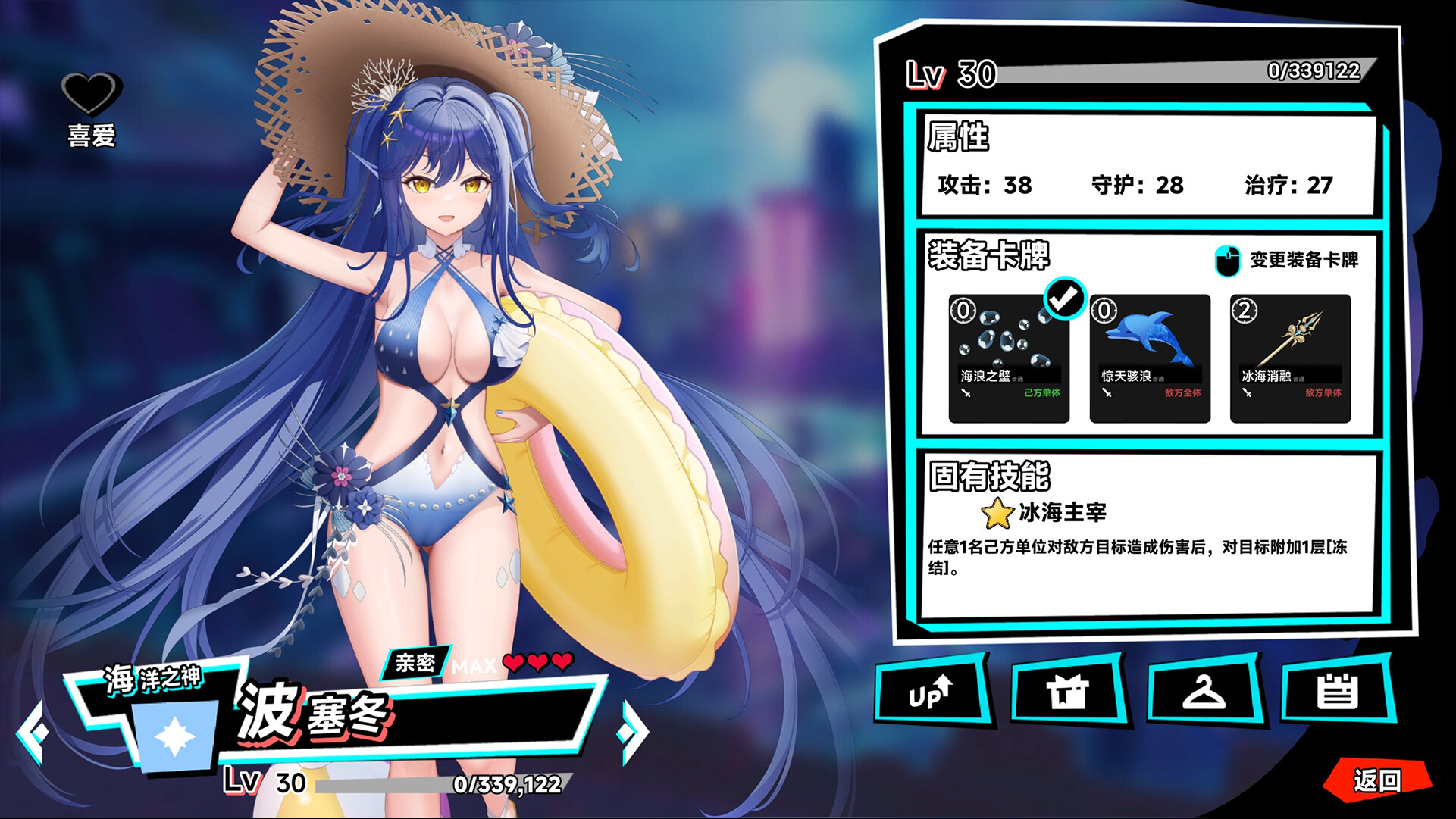The image size is (1456, 819).
Task: Equip the 惊天骇浪 dolphin card
Action: click(1149, 356)
